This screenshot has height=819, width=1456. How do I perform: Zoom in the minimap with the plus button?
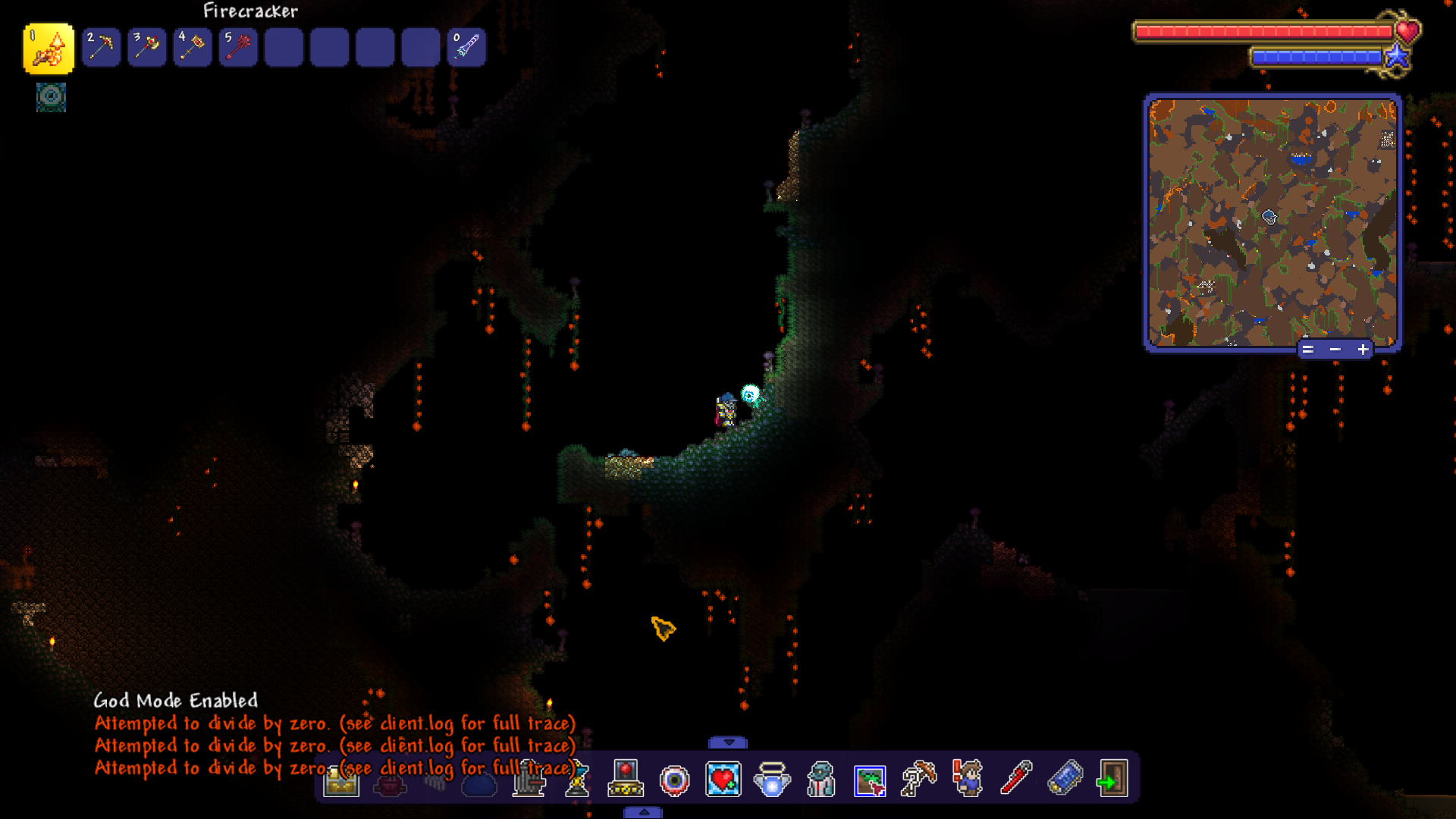(x=1363, y=349)
